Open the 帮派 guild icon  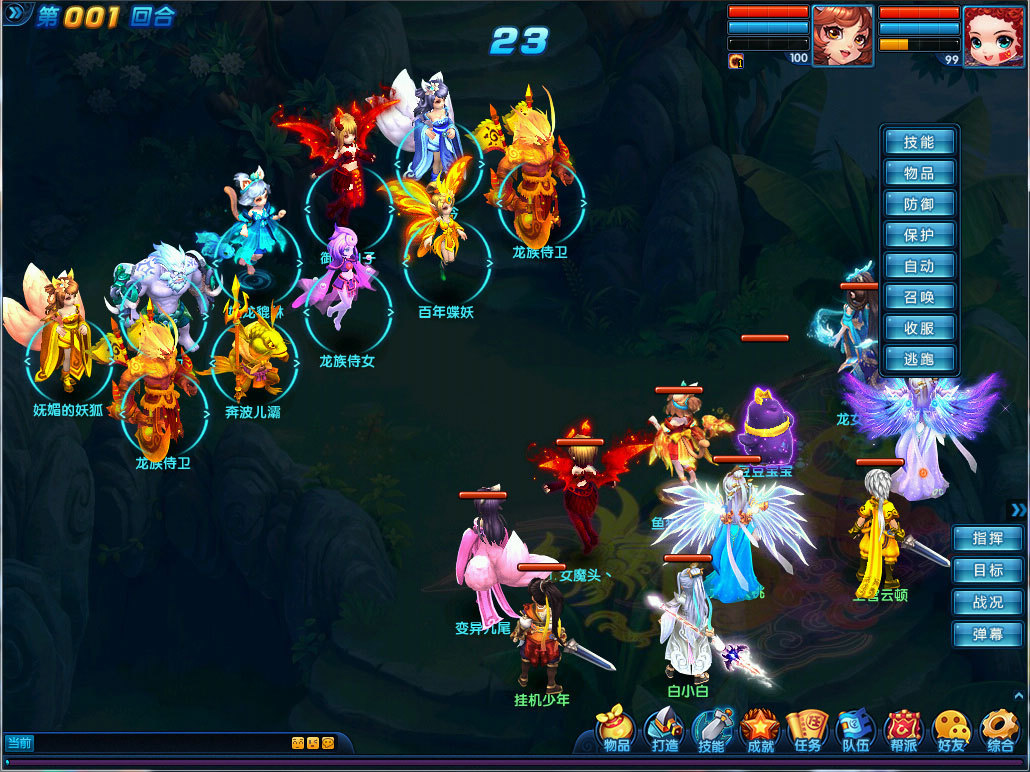tap(903, 731)
